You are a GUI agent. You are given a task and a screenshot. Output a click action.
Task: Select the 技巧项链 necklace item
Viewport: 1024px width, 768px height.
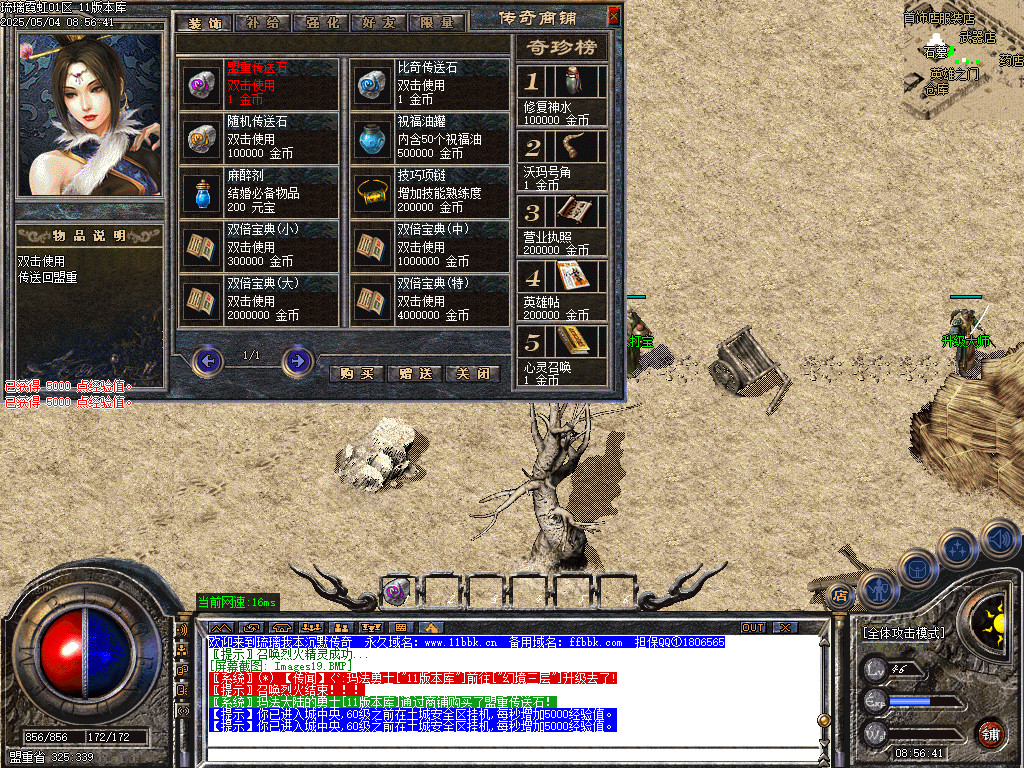[x=430, y=192]
